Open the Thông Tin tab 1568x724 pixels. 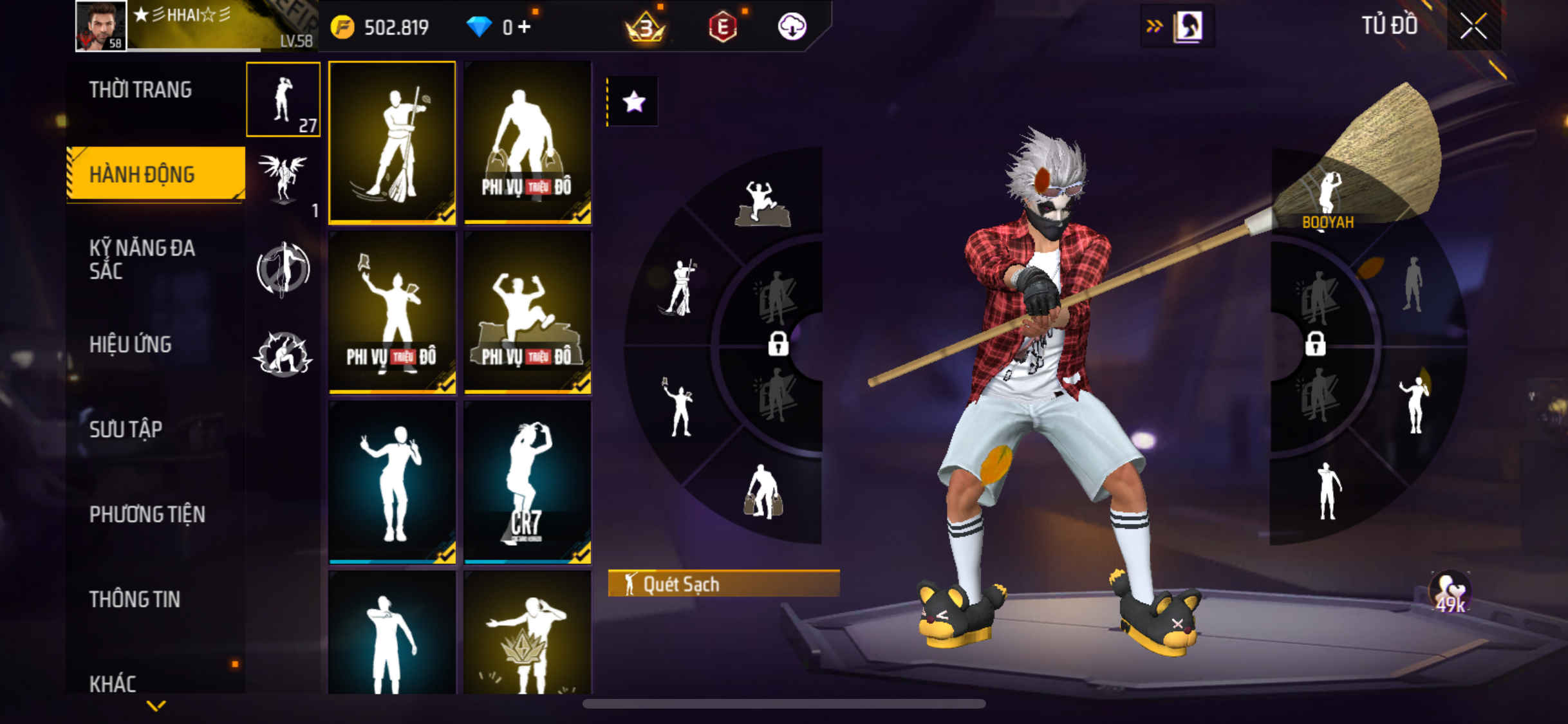(135, 599)
